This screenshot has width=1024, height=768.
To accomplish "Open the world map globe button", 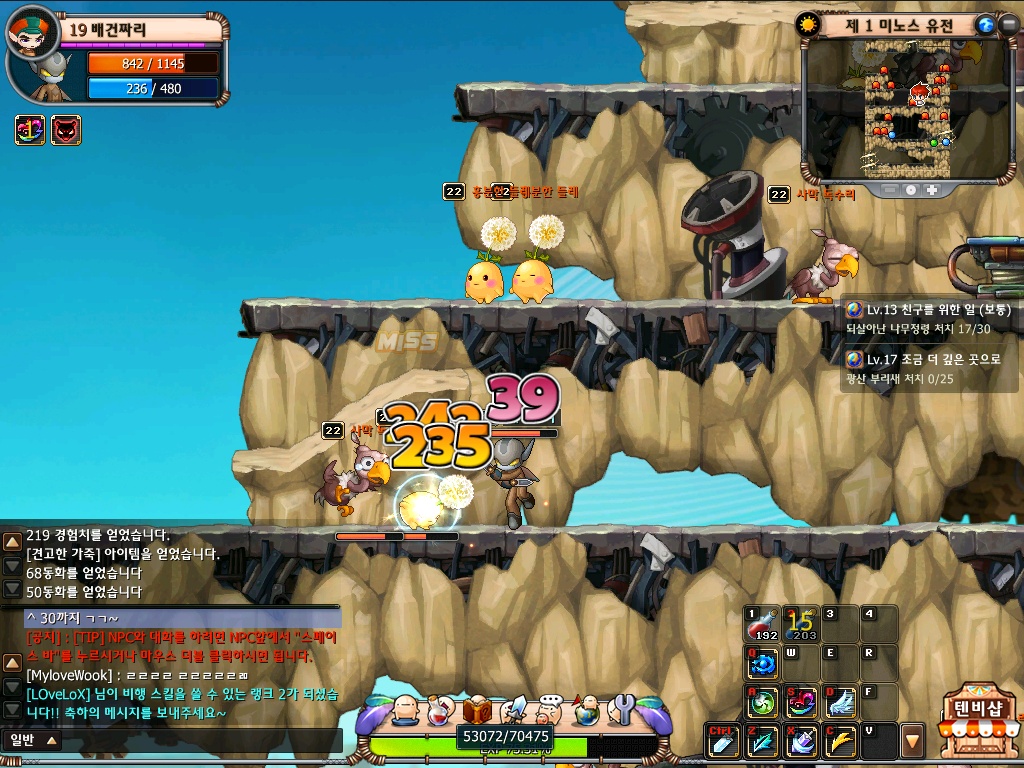I will 985,25.
